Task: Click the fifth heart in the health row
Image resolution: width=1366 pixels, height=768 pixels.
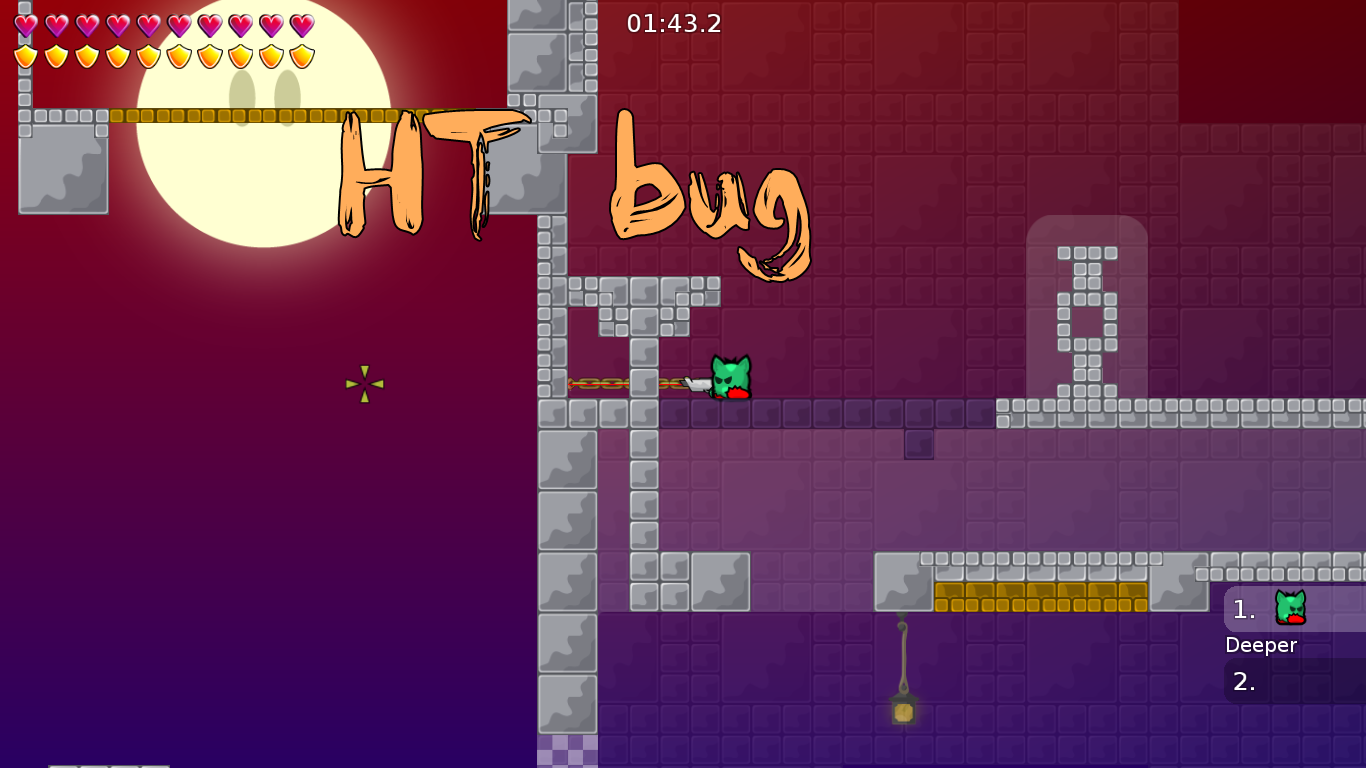Action: point(146,25)
